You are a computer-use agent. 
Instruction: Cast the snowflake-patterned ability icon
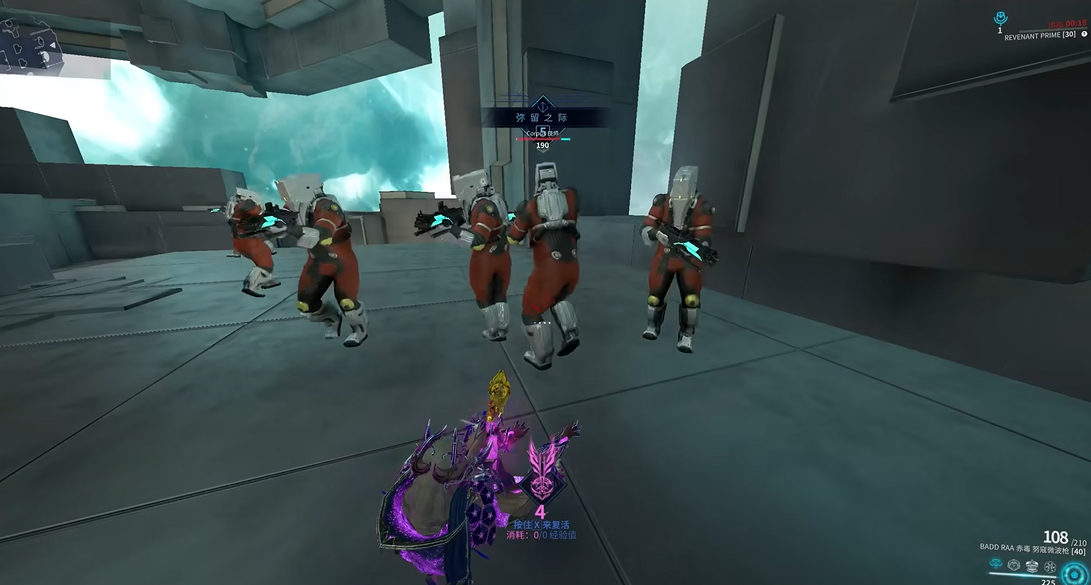1050,567
